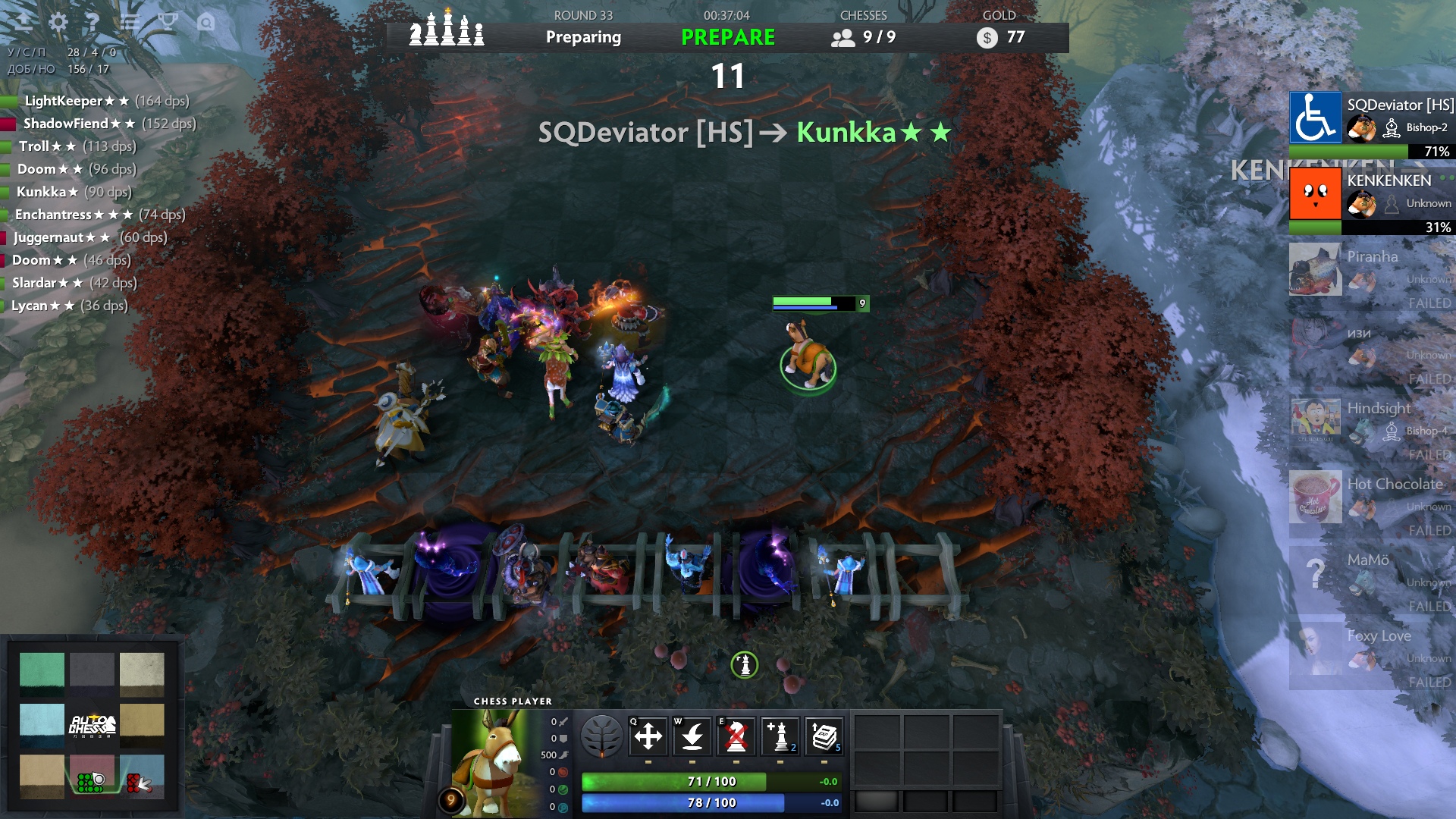Open the talent tree icon
Viewport: 1456px width, 819px height.
click(x=602, y=736)
